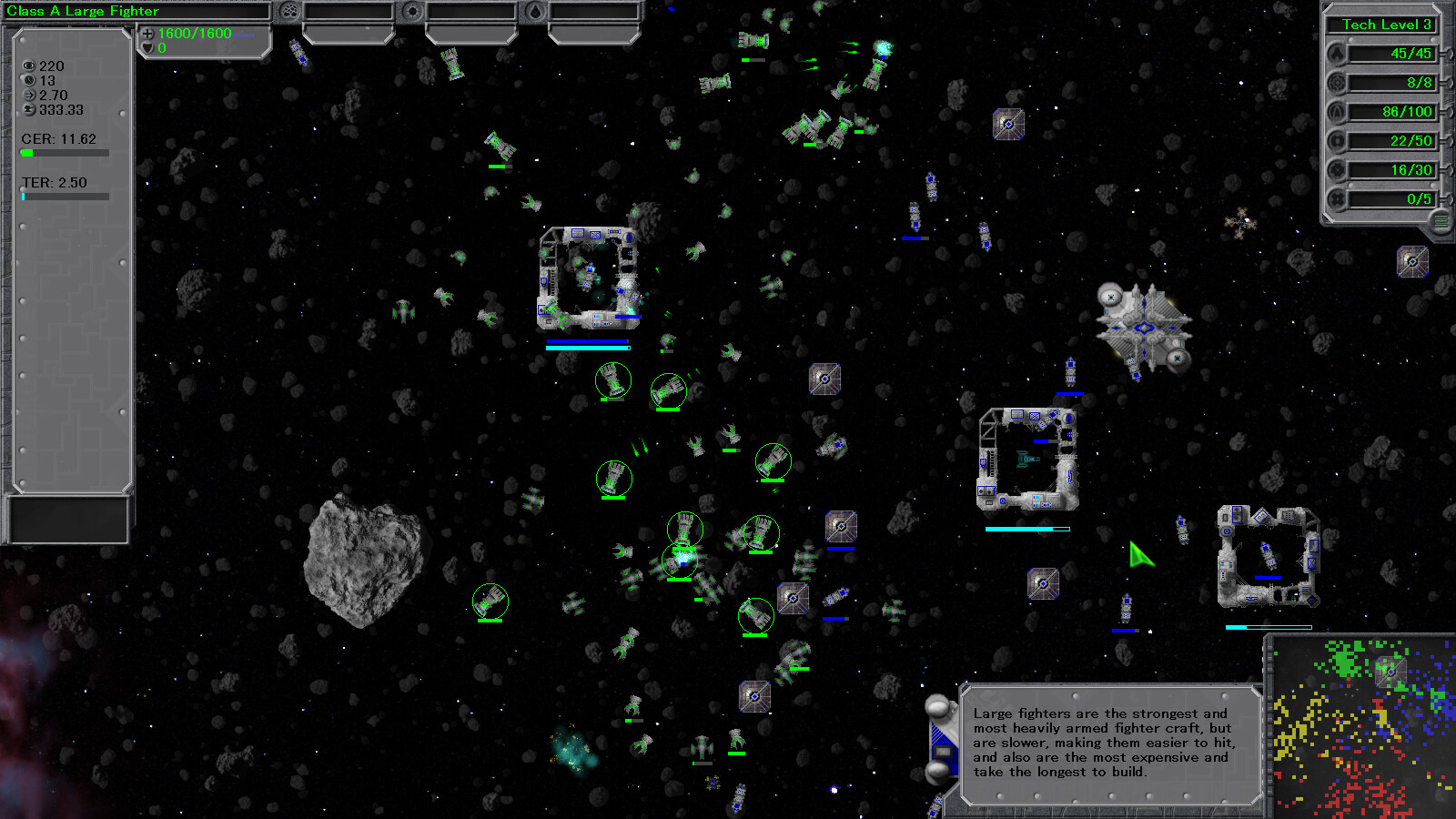Select the rocket unit icon beside the 86/100 counter
The height and width of the screenshot is (819, 1456).
(1338, 112)
